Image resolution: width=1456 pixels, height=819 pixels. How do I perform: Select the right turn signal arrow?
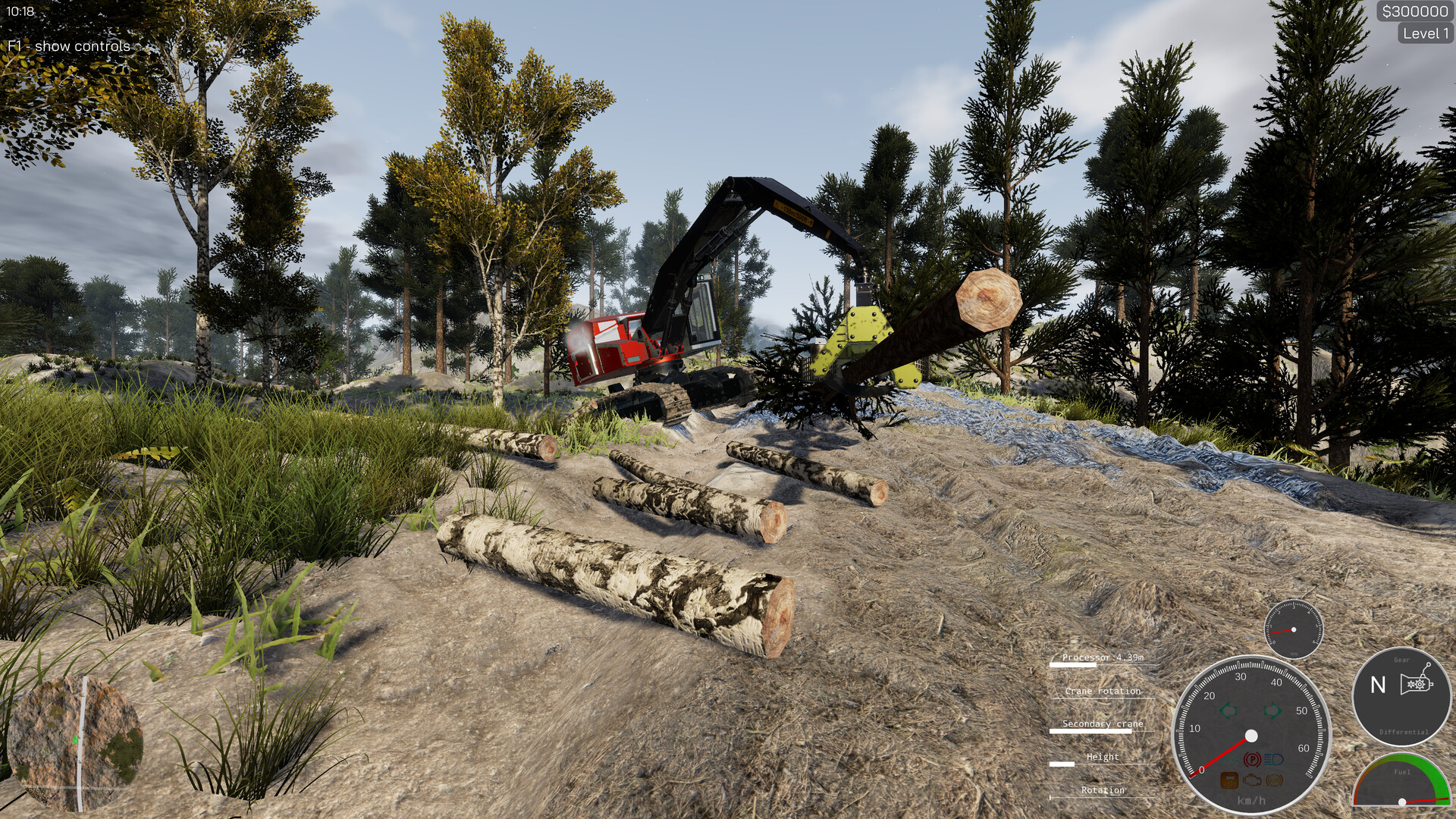(1272, 710)
